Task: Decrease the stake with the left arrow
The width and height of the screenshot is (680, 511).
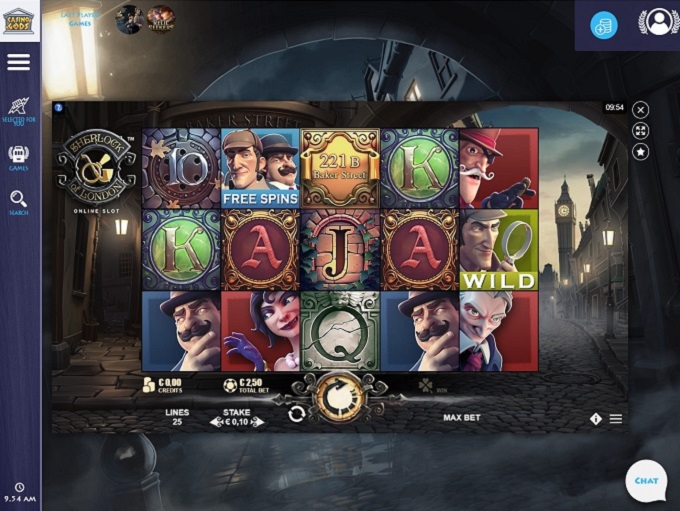Action: [x=215, y=423]
